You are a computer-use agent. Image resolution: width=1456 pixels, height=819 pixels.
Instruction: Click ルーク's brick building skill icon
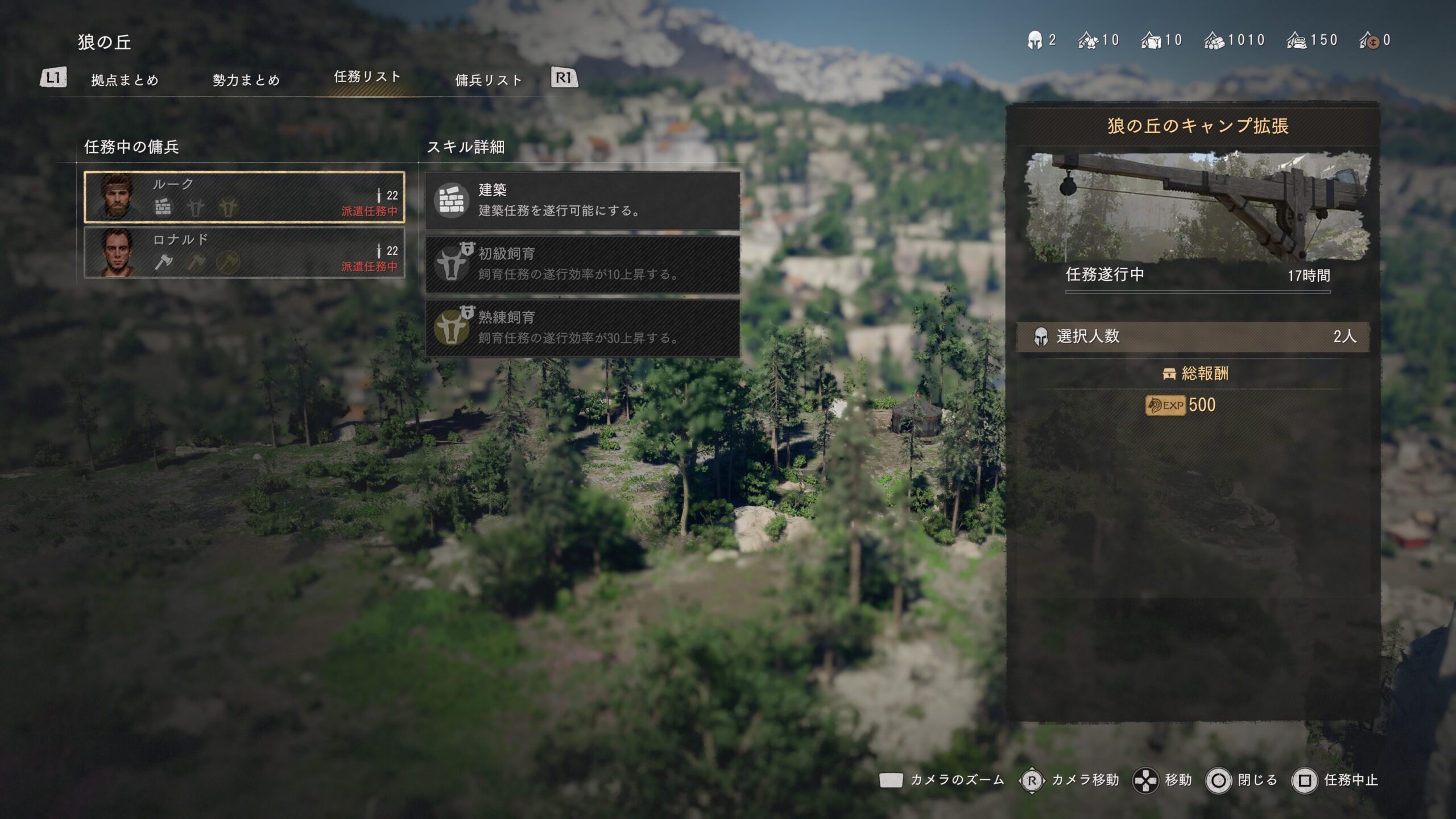pos(163,207)
